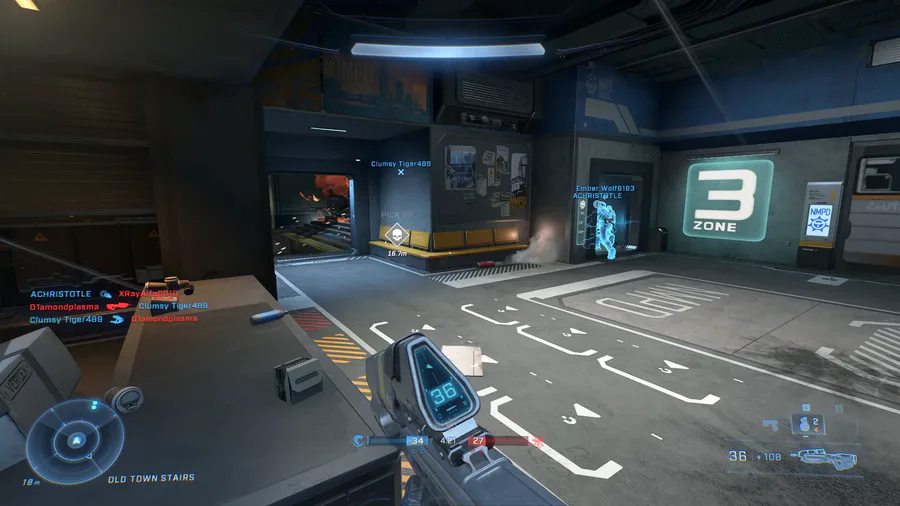Click Clumsy Tiger488's death X marker

(401, 172)
